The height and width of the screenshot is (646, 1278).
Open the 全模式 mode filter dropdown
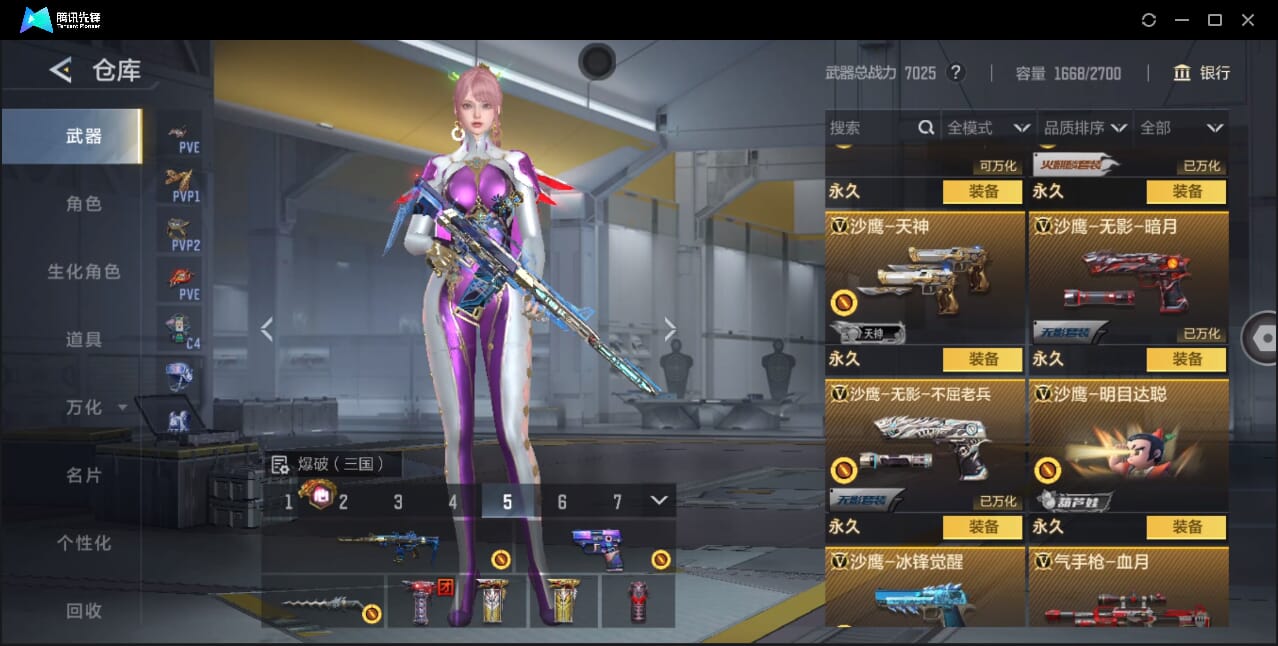coord(988,128)
